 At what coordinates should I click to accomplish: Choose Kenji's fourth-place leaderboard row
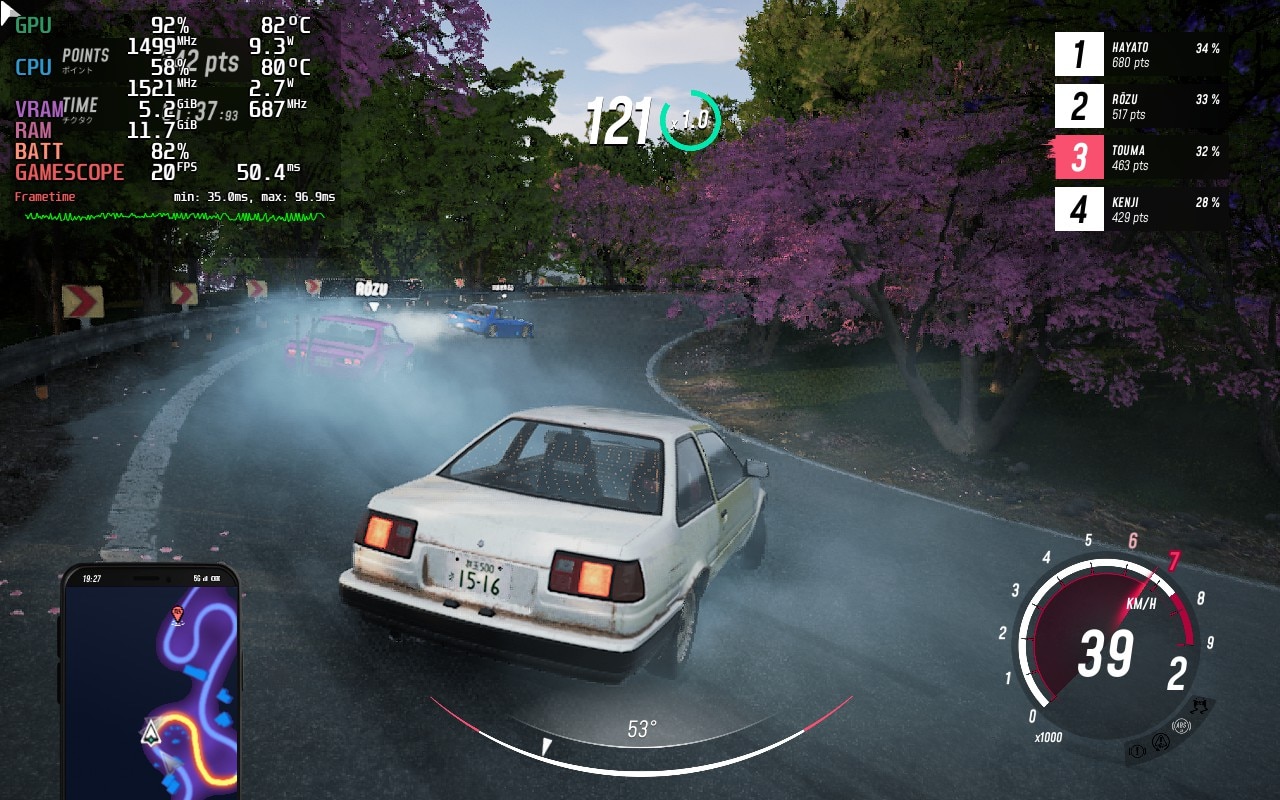1140,209
